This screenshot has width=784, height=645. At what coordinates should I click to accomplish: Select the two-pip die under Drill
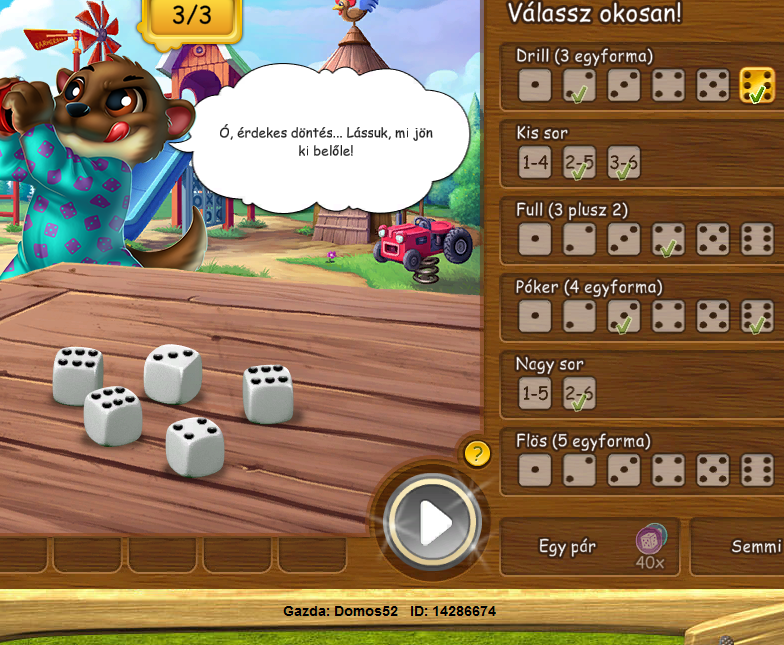coord(579,85)
